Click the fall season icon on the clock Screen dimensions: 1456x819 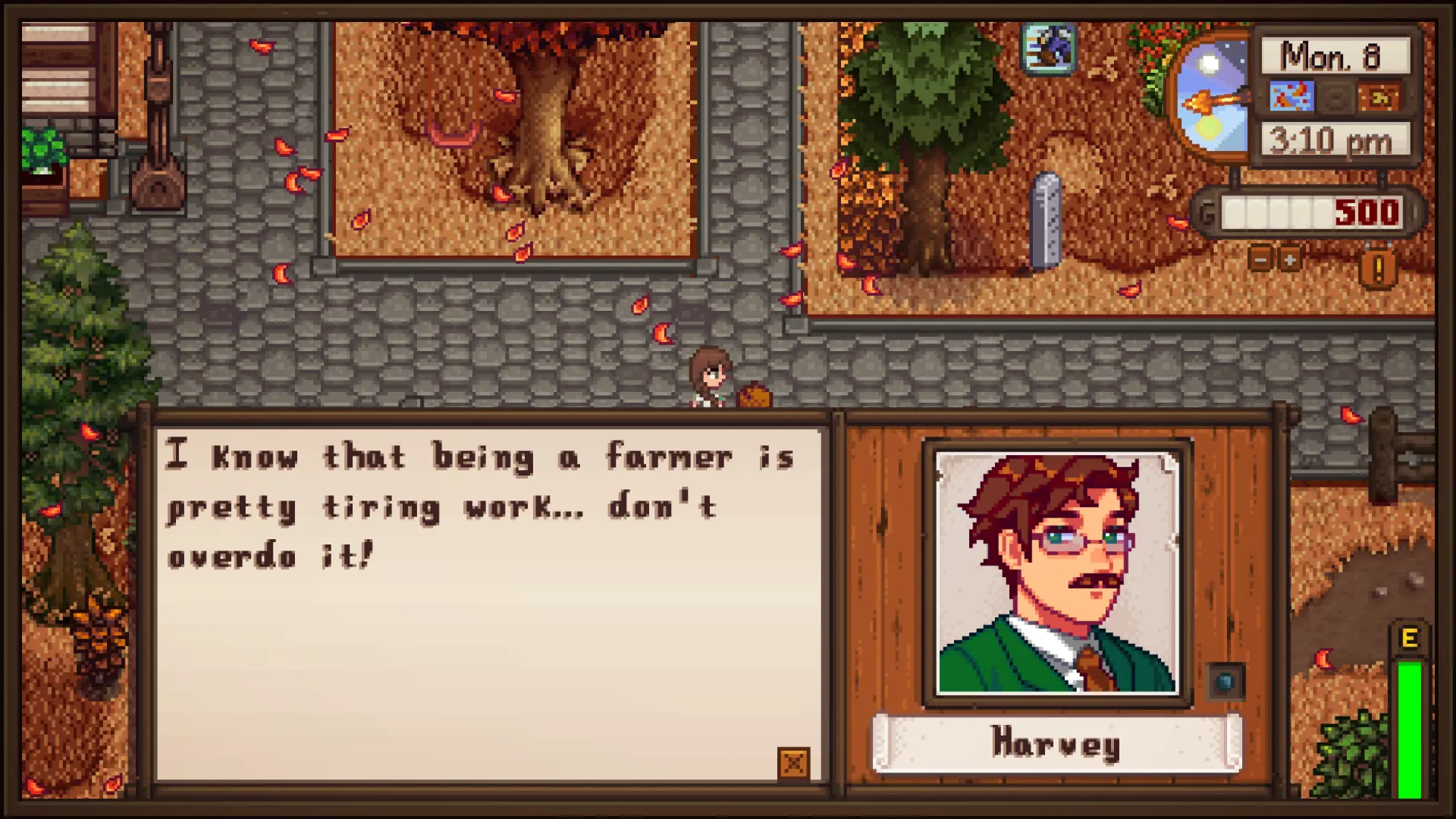pos(1379,98)
